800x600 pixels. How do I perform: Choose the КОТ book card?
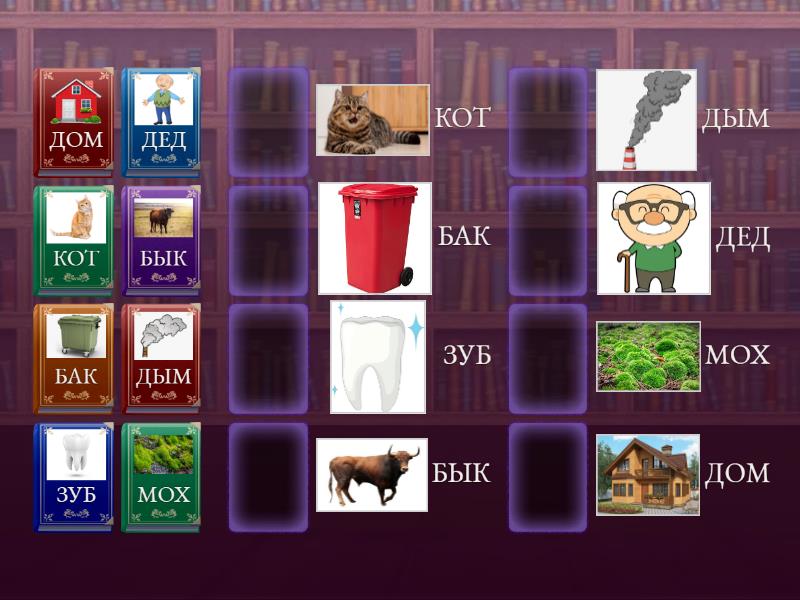point(74,240)
